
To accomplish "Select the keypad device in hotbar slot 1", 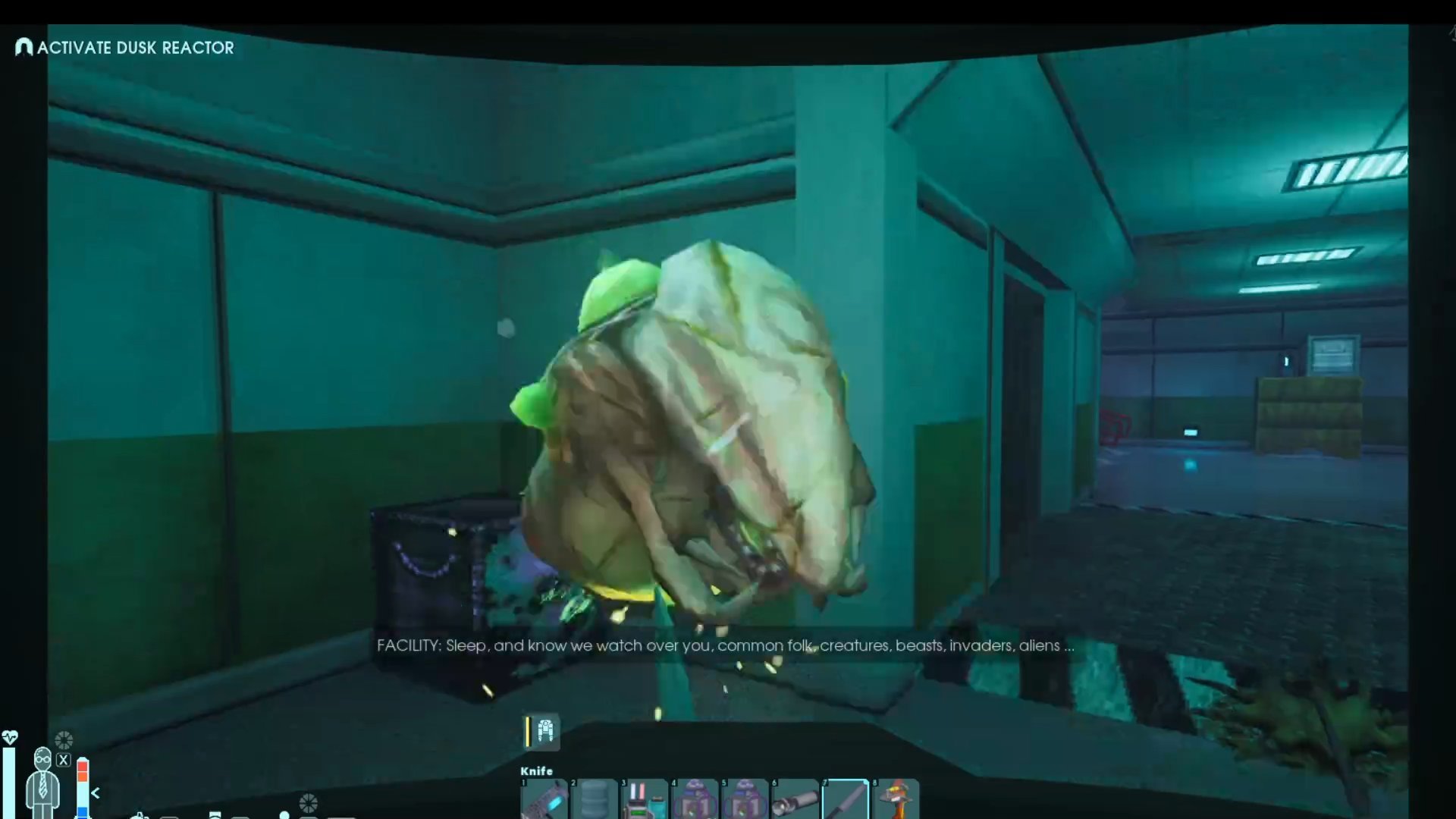I will (544, 800).
